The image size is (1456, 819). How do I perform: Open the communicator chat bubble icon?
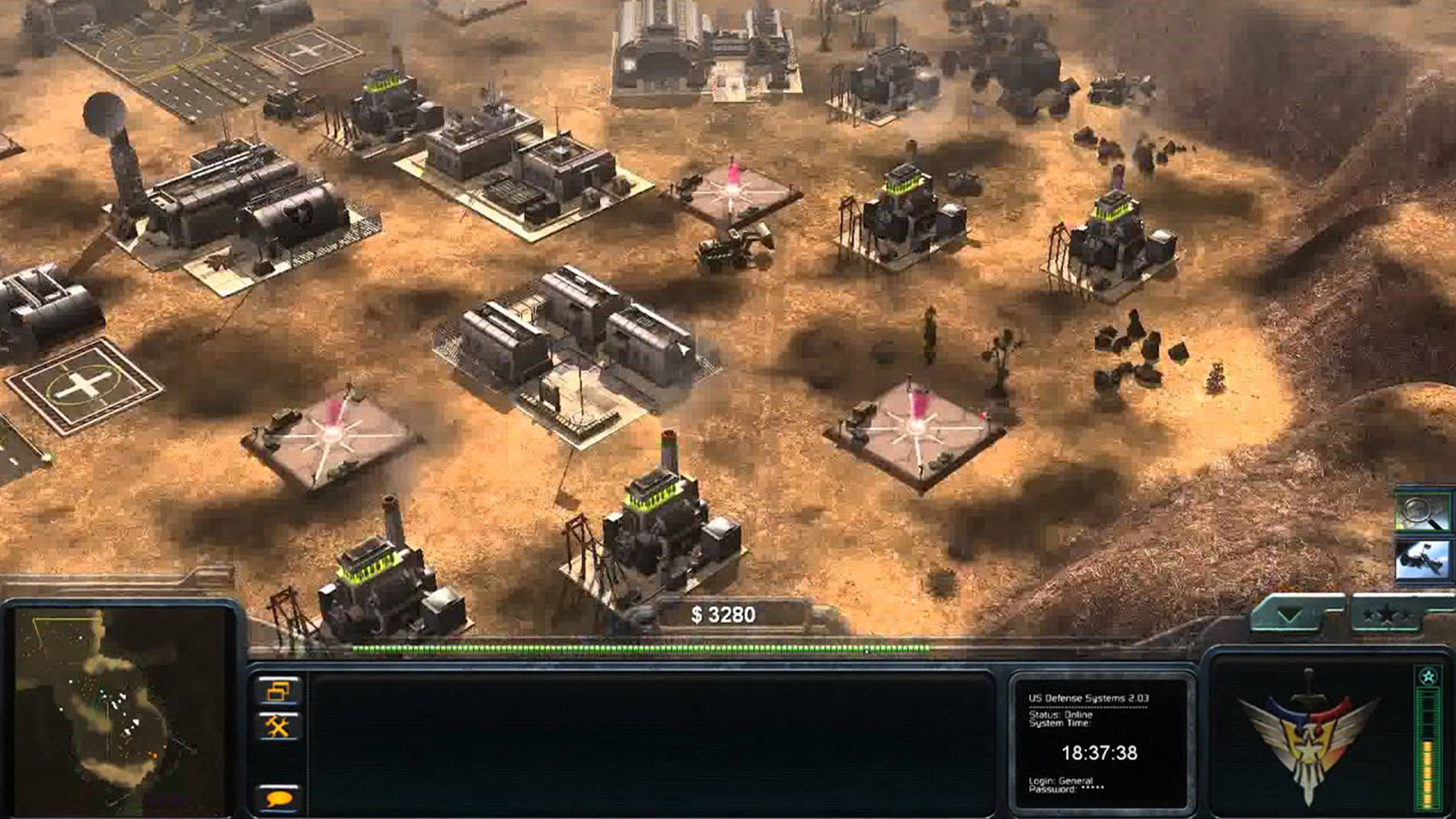[279, 797]
